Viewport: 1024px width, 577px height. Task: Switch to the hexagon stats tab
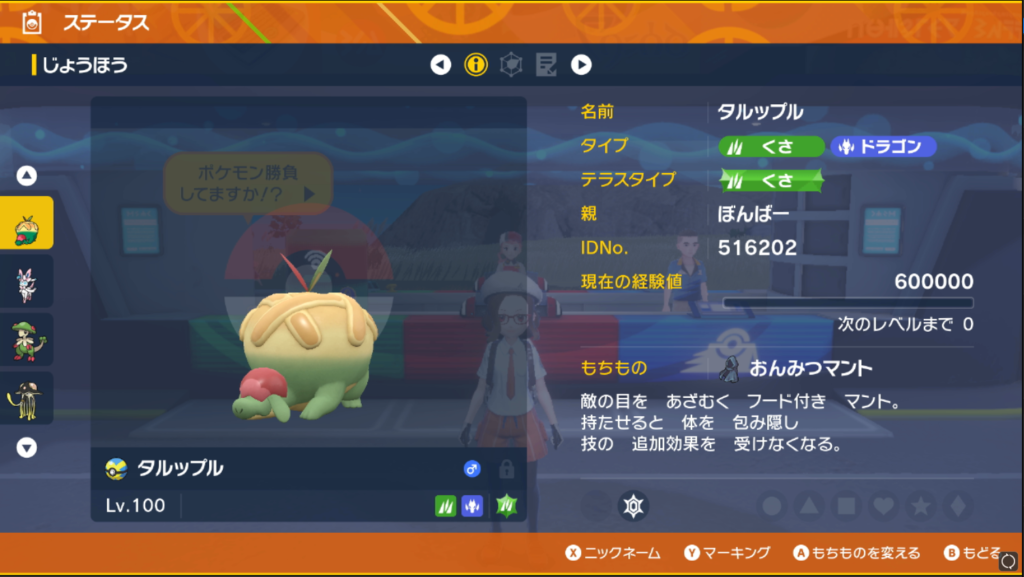(x=511, y=66)
